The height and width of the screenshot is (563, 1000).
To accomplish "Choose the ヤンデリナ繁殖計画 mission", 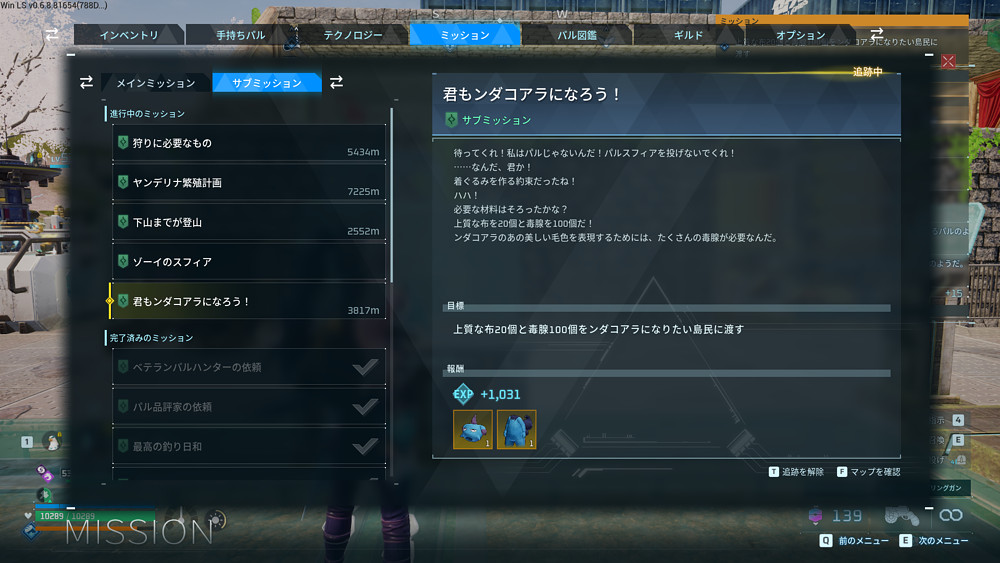I will click(248, 183).
